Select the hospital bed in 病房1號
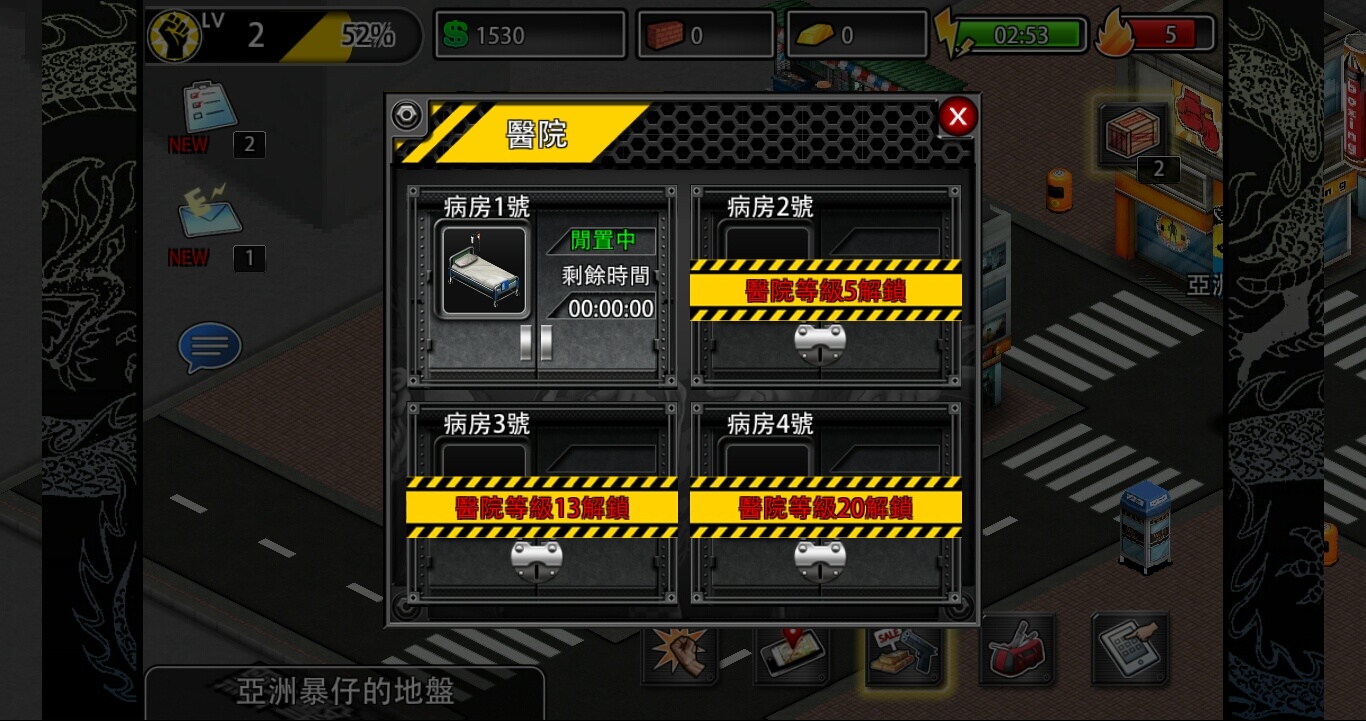The image size is (1366, 721). (x=484, y=270)
